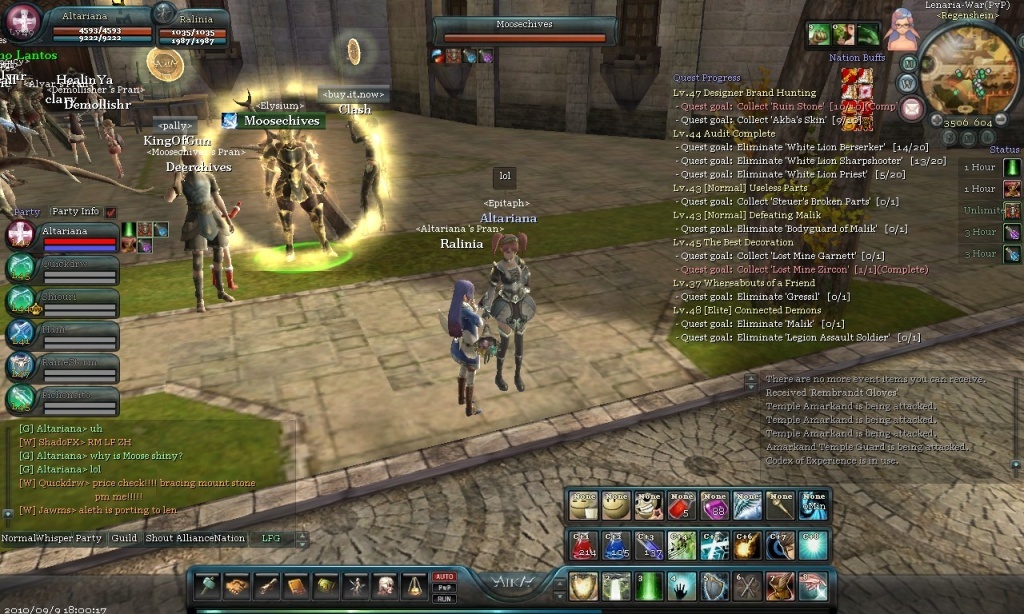Use the red health potion hotkey slot
The width and height of the screenshot is (1024, 614).
[582, 545]
